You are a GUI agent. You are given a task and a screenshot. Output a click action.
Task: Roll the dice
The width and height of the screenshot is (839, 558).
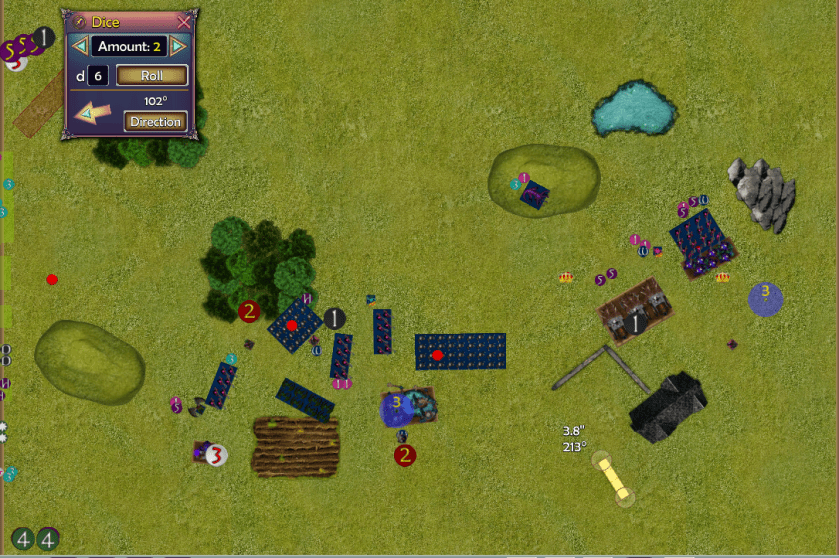152,75
